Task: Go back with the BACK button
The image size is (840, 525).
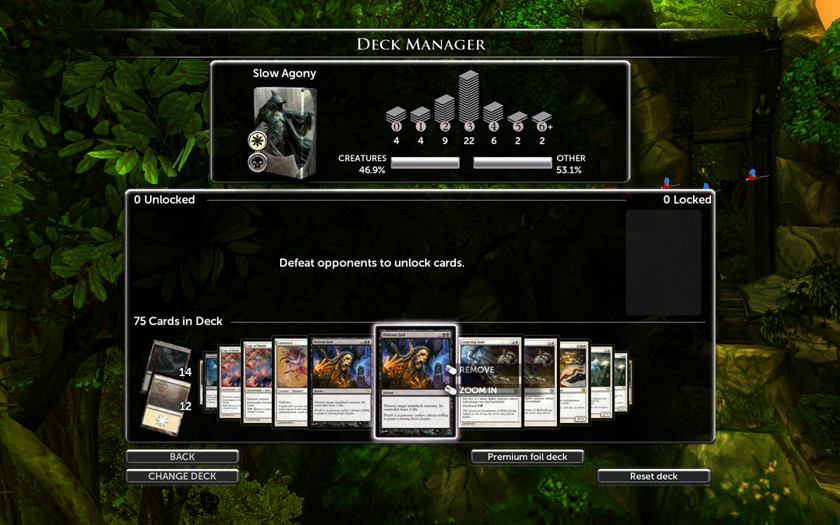Action: tap(182, 457)
